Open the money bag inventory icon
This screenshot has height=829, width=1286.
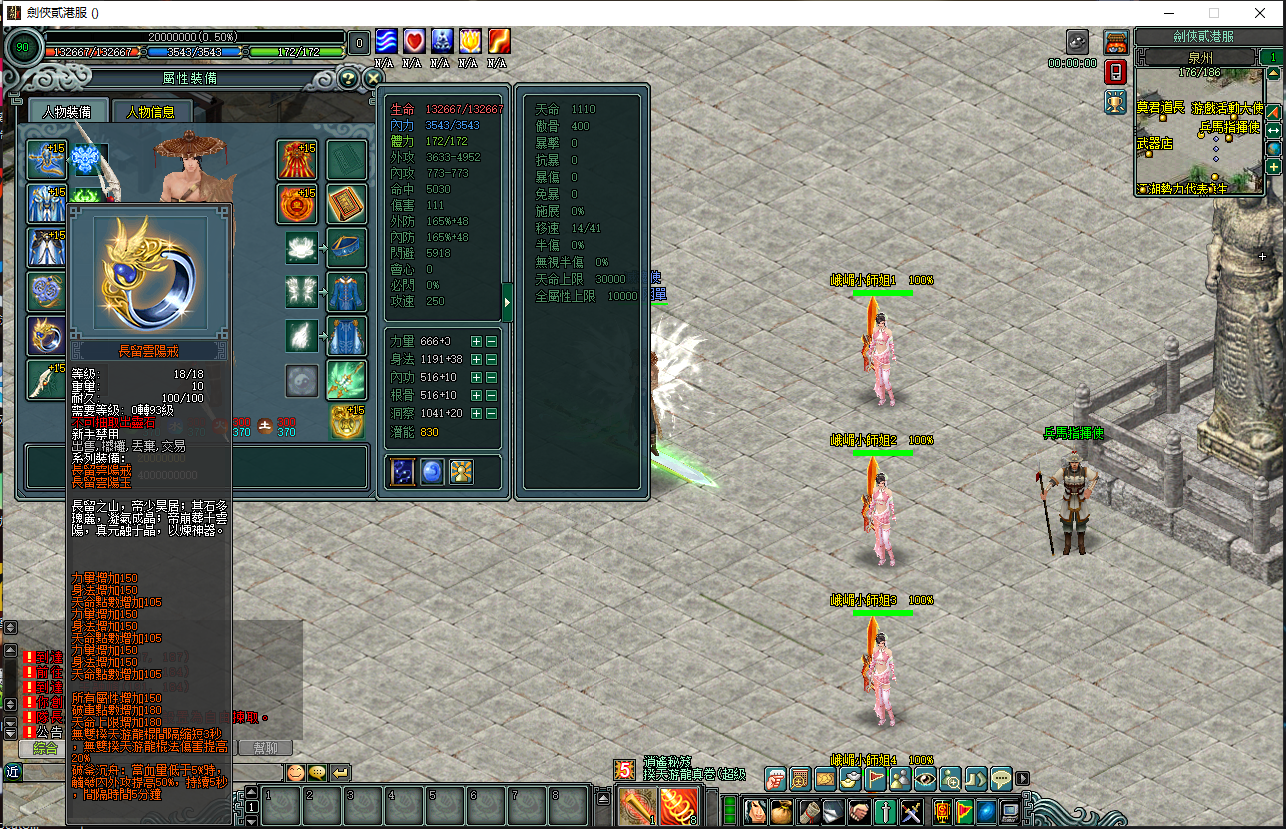click(783, 810)
